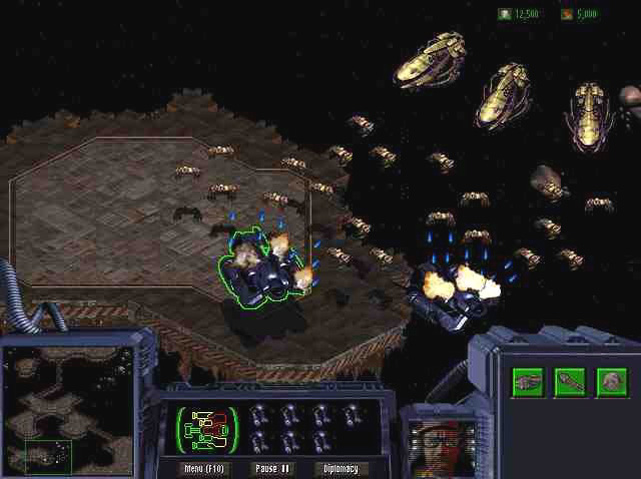Open the Menu (F10) button
Image resolution: width=641 pixels, height=479 pixels.
pos(201,468)
